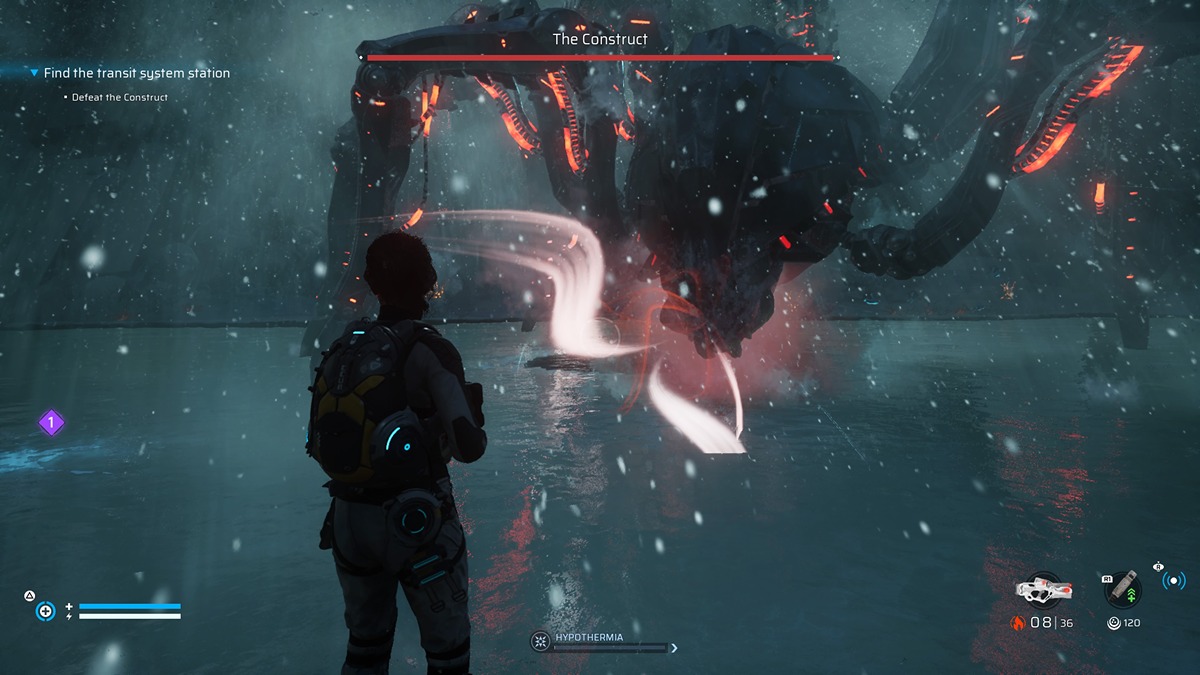
Task: Open the purple diamond notification marker
Action: pyautogui.click(x=51, y=423)
